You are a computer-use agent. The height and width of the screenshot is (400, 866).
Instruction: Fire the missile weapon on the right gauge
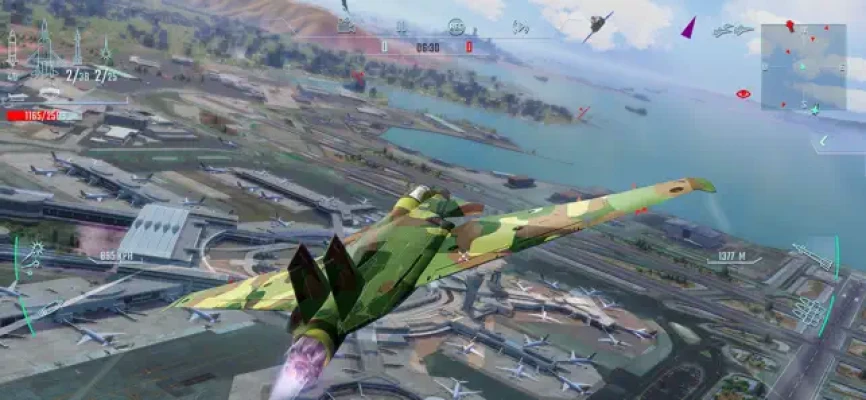(812, 259)
